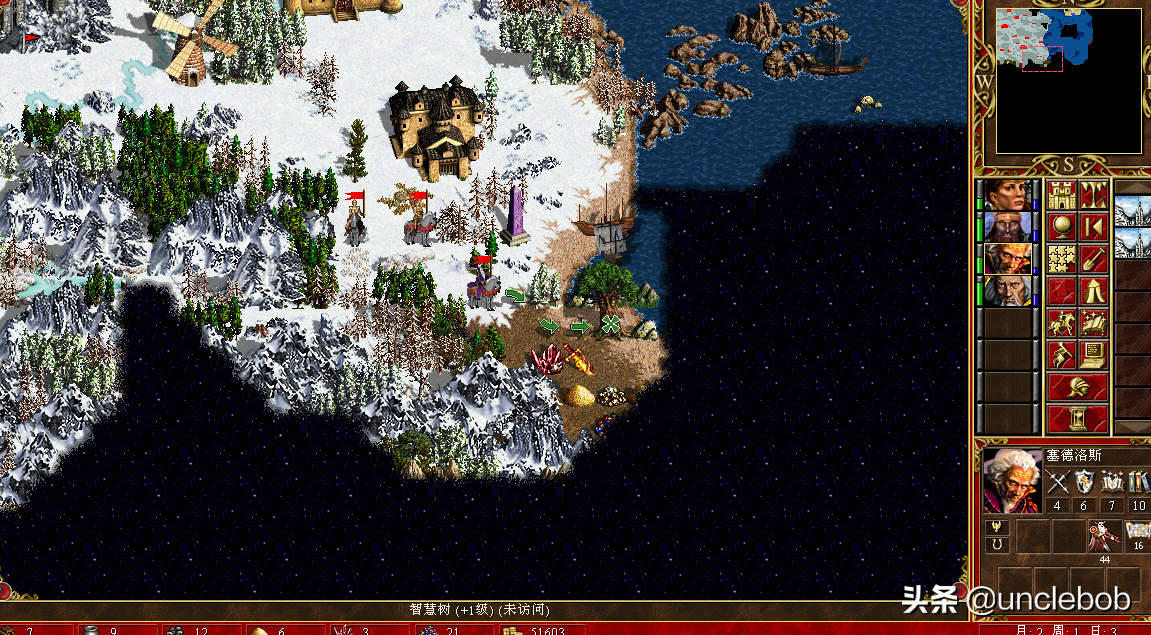Select the grey-bearded old hero portrait in list
1151x635 pixels.
coord(1008,291)
